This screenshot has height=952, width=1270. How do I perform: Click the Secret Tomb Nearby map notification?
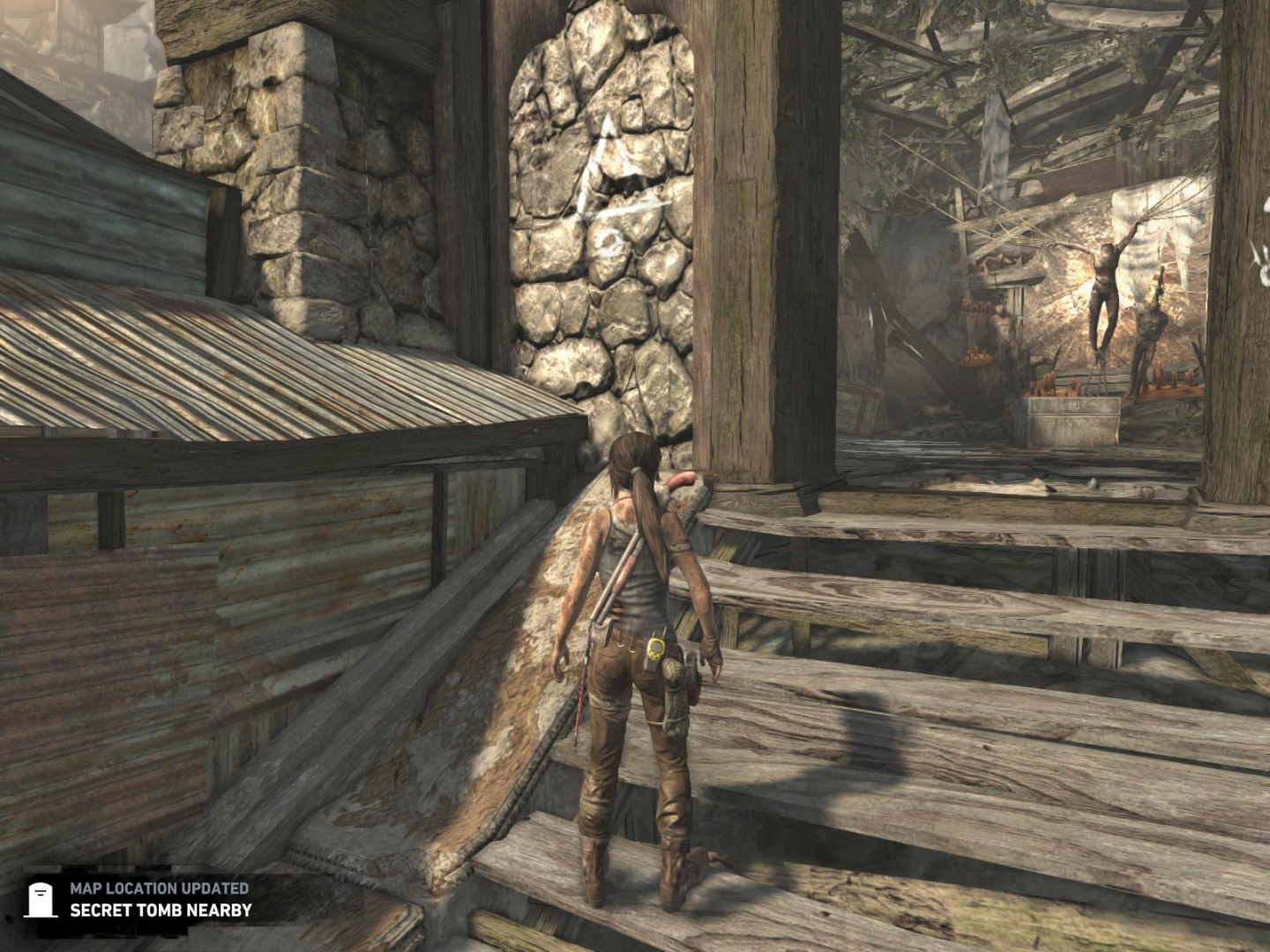click(x=148, y=900)
